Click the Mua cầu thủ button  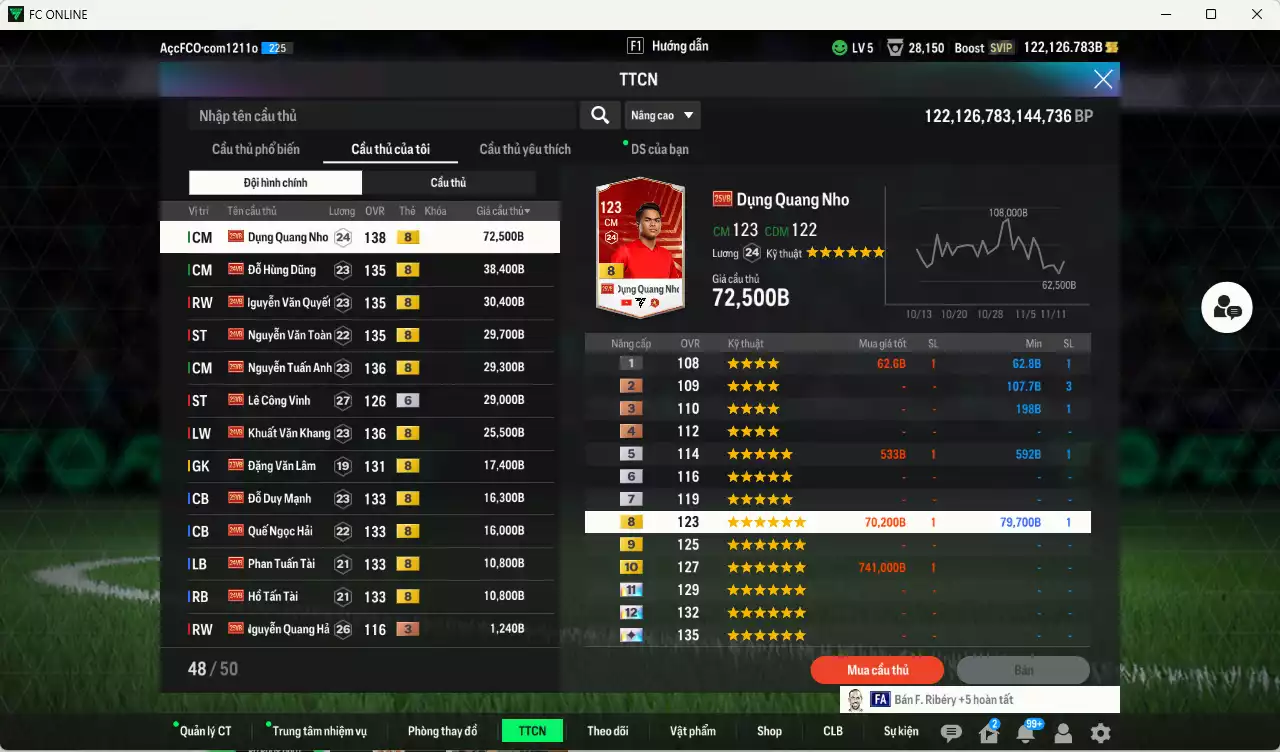[x=877, y=670]
